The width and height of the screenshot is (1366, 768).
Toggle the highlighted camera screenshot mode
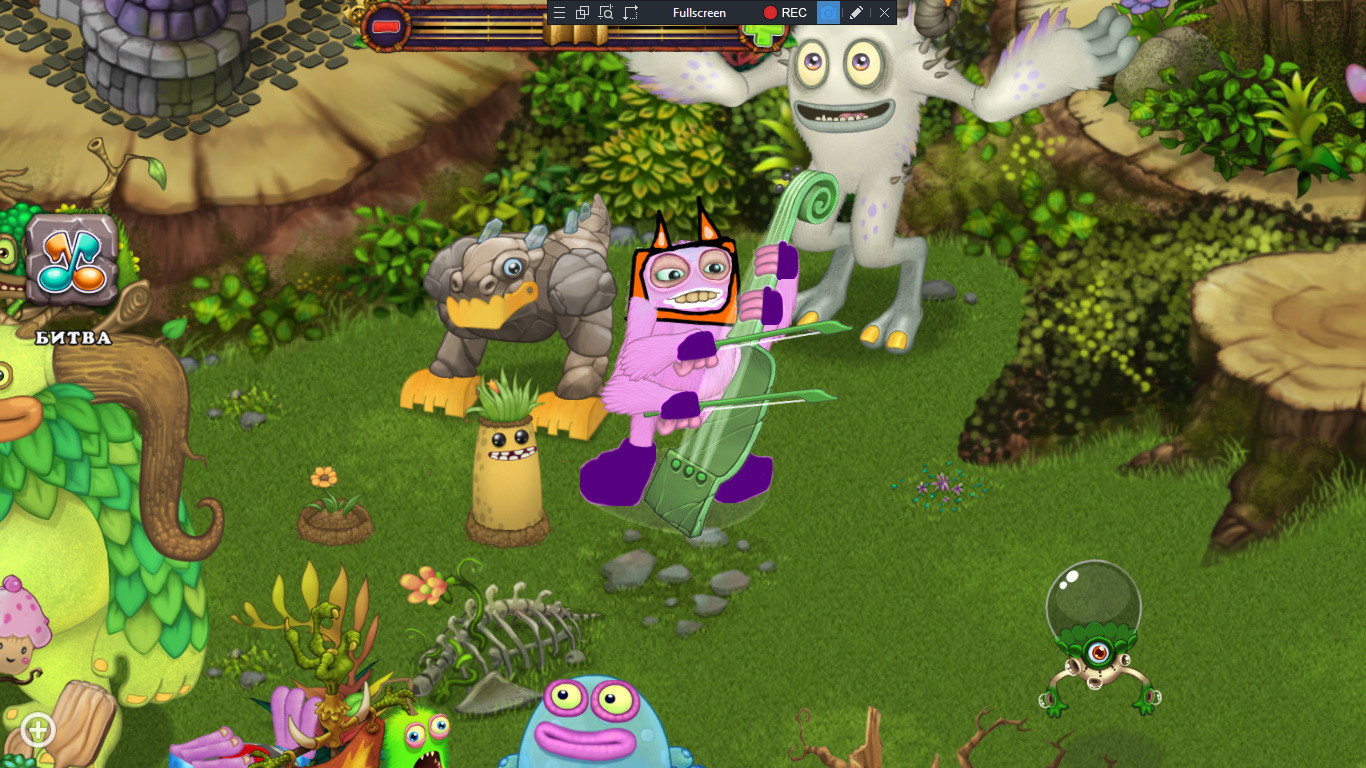pyautogui.click(x=828, y=13)
